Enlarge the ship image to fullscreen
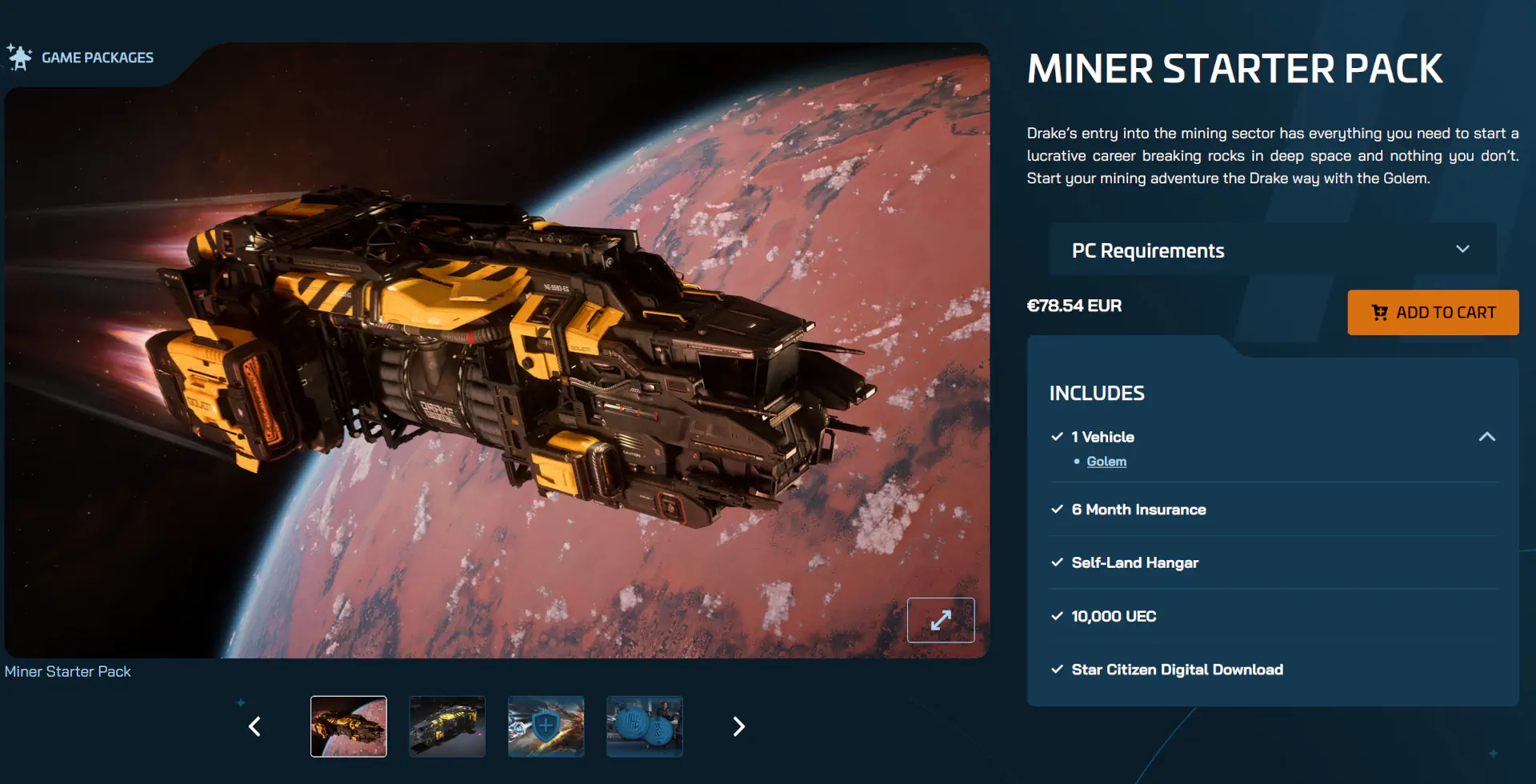This screenshot has height=784, width=1536. (941, 620)
